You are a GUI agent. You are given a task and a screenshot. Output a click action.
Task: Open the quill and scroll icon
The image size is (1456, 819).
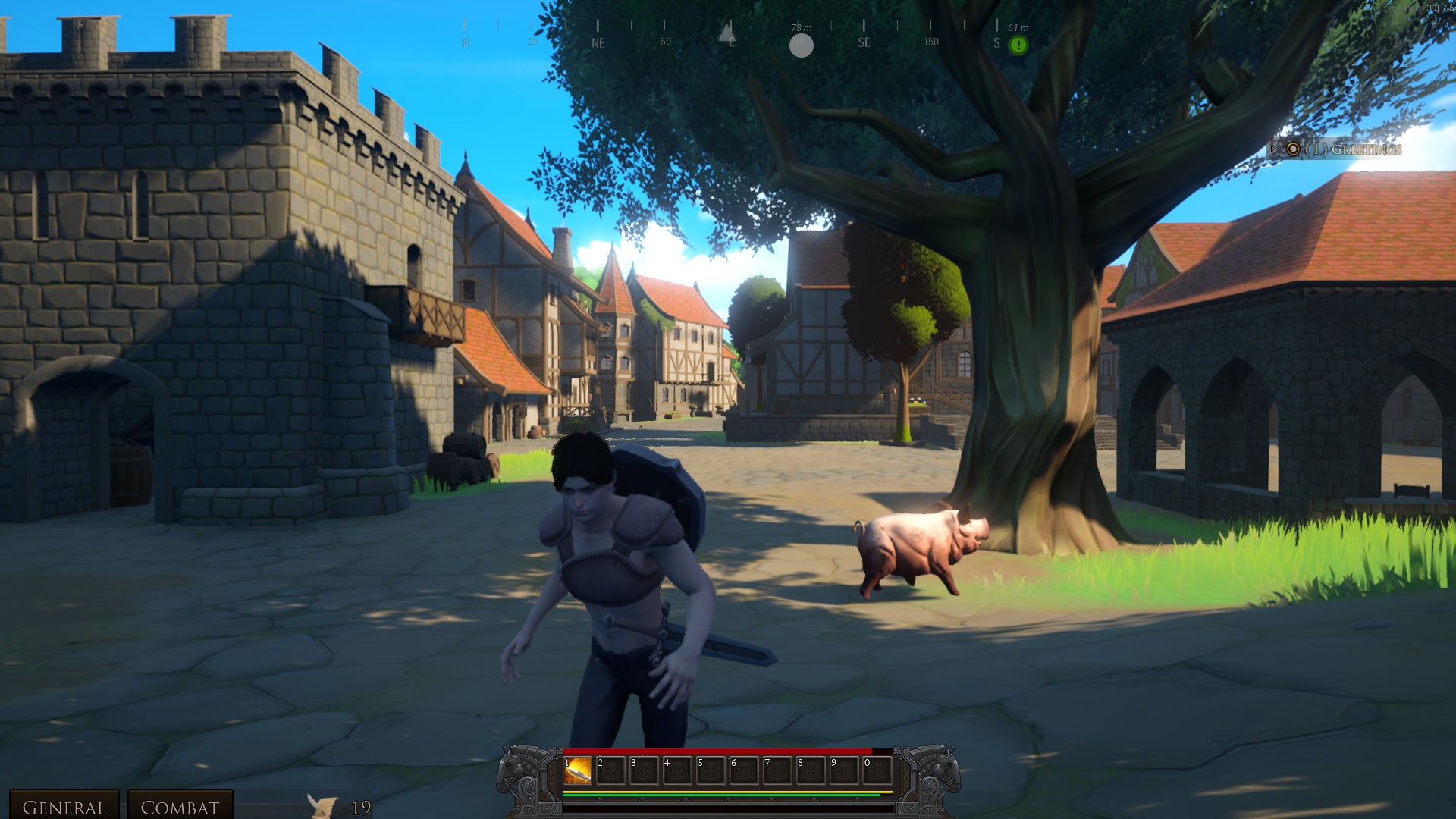(x=322, y=806)
